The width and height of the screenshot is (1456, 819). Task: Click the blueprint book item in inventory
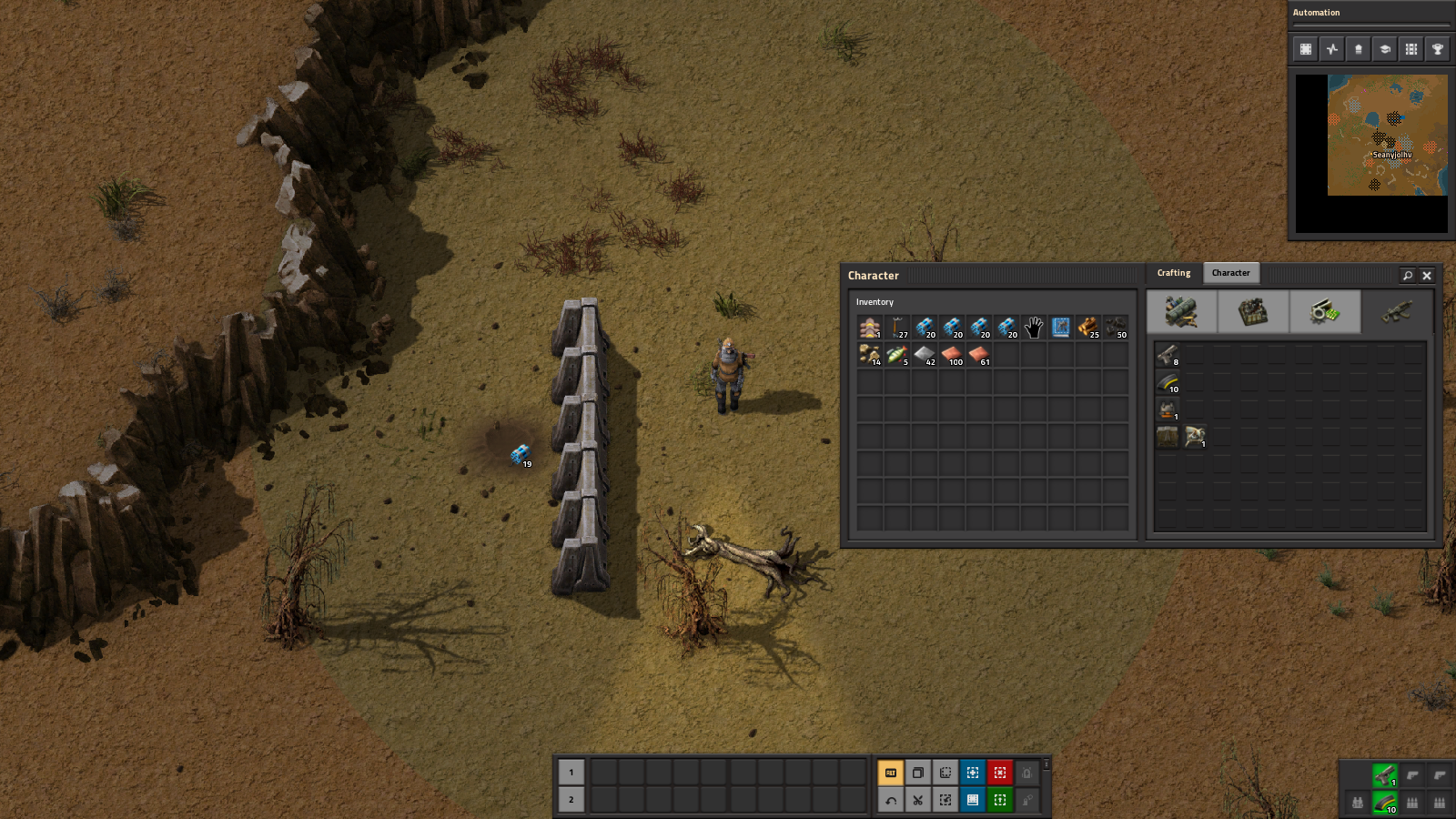coord(1061,328)
